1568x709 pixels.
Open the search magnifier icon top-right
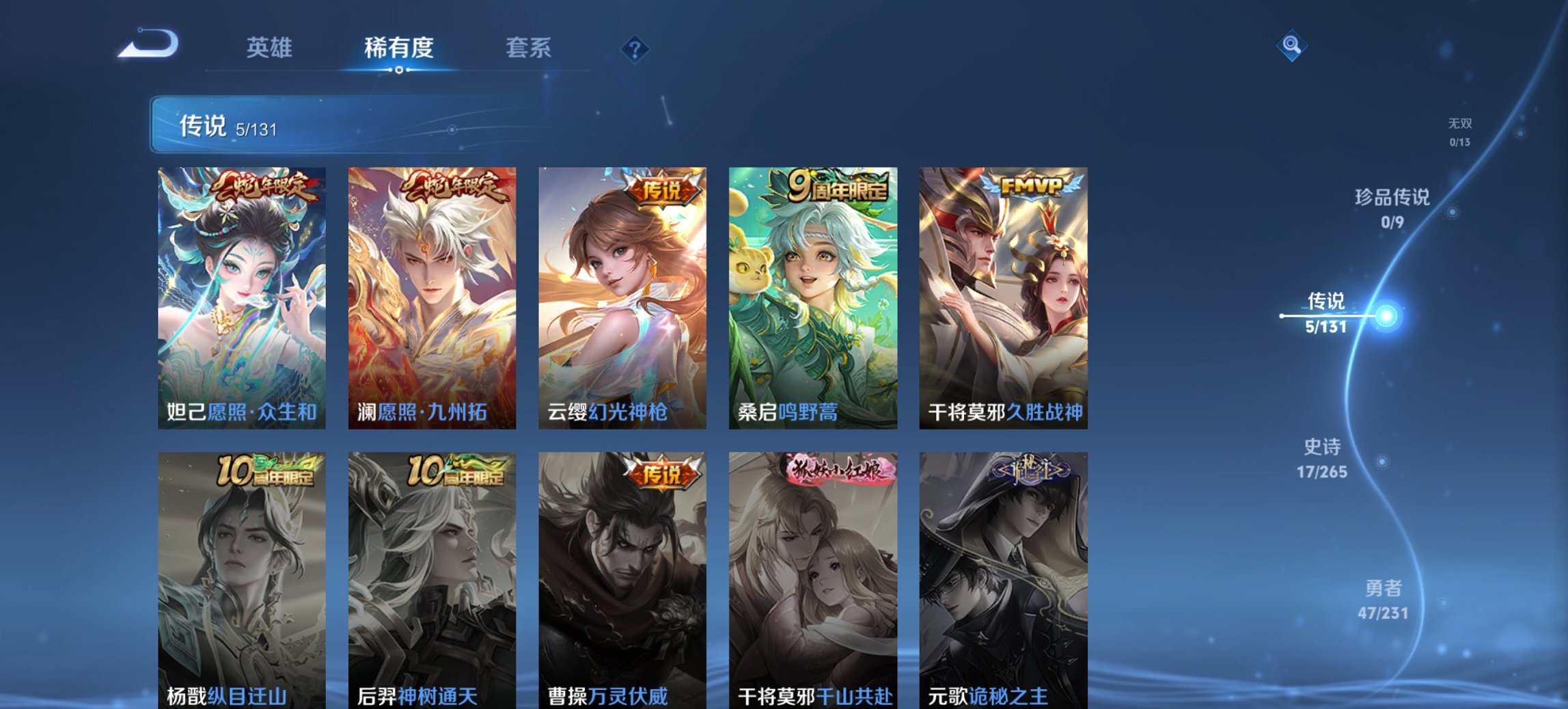point(1290,47)
